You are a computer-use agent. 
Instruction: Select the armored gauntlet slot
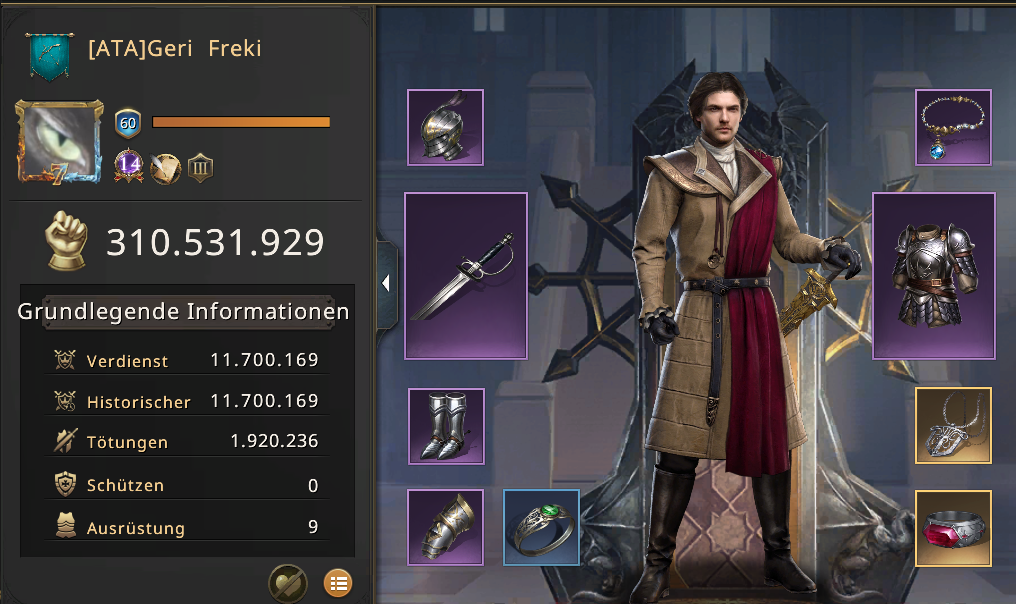(x=446, y=527)
